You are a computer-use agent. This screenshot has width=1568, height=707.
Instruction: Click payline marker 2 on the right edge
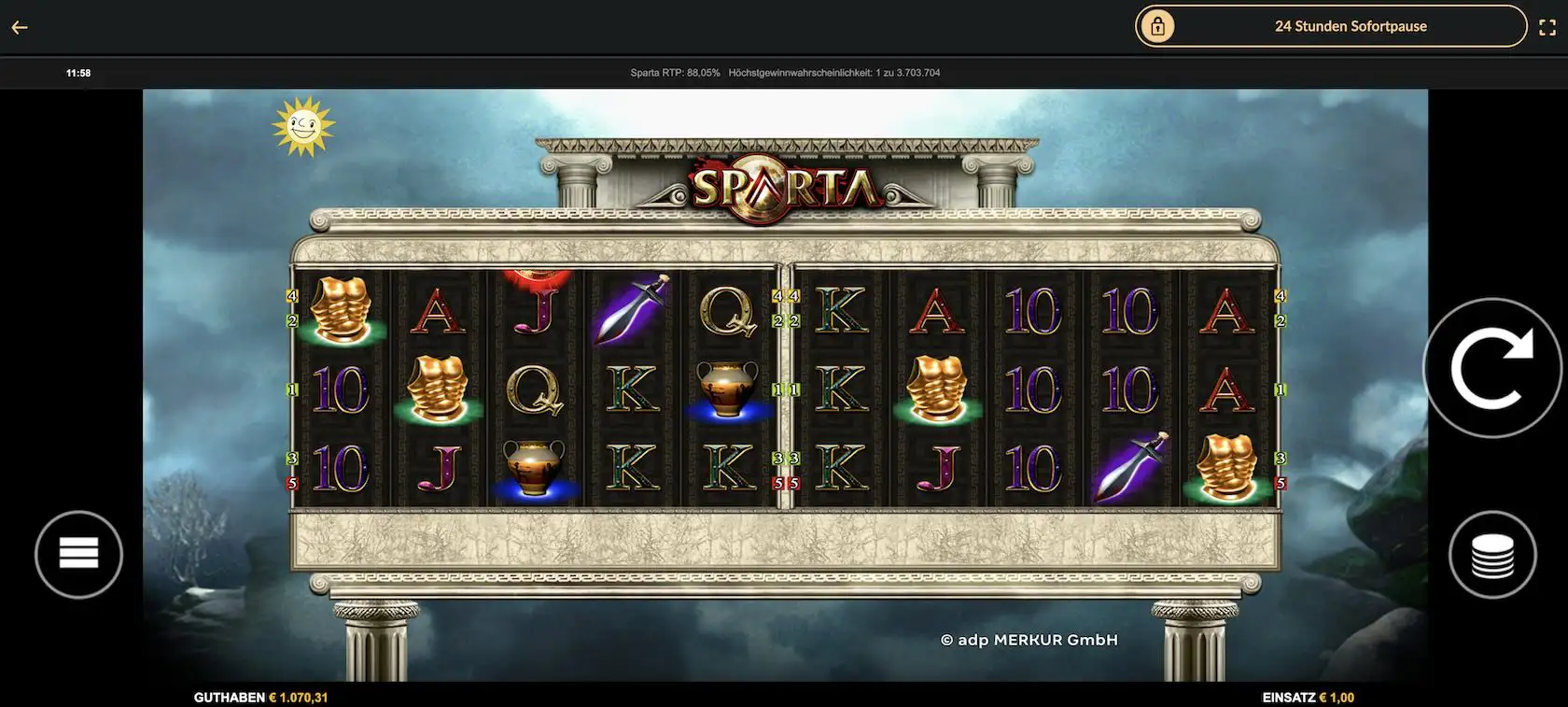click(x=1280, y=319)
